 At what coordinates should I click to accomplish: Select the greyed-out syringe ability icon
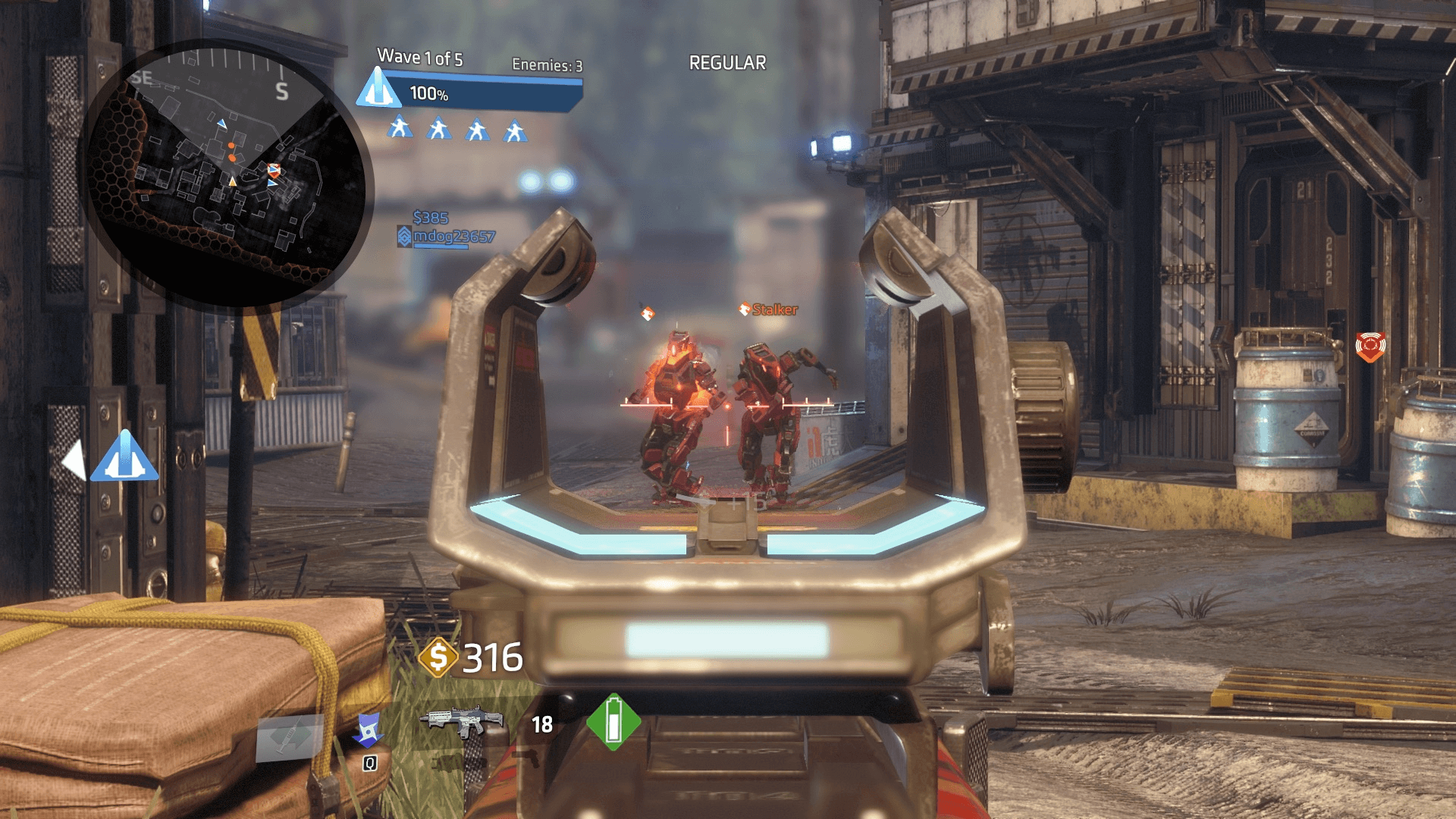(290, 737)
